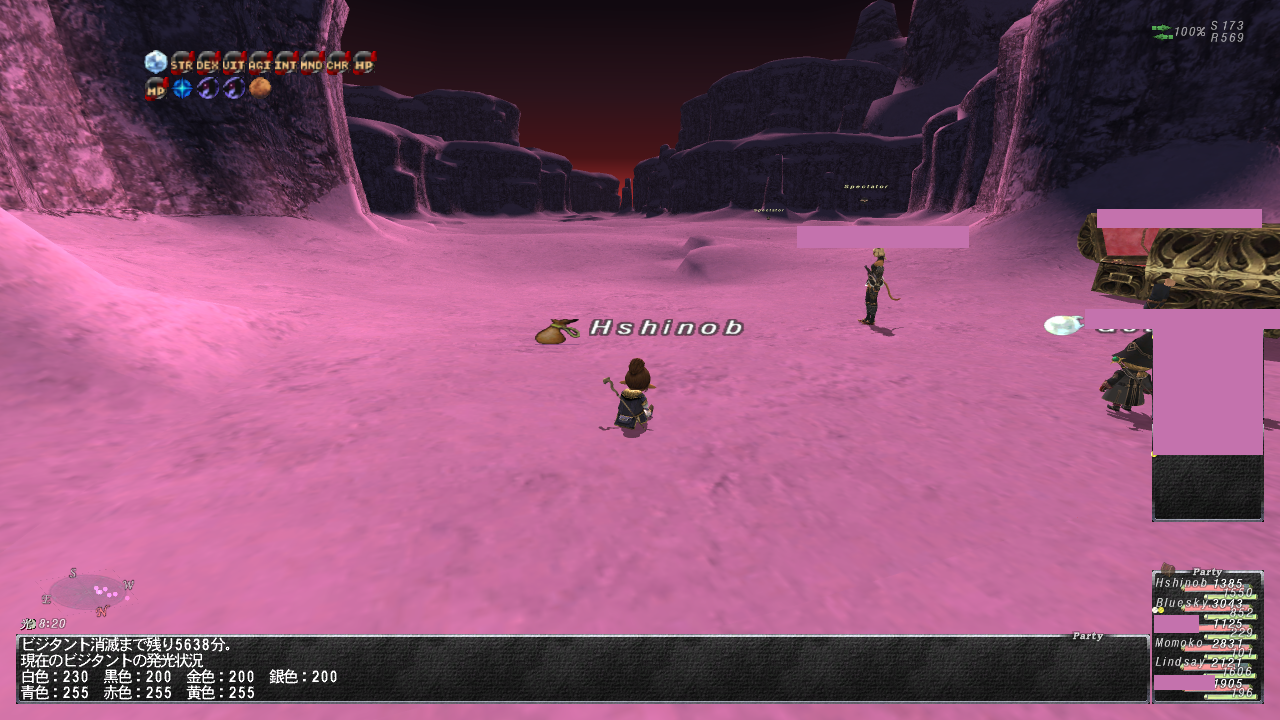Select the INT boost status icon
Viewport: 1280px width, 720px height.
[x=285, y=64]
